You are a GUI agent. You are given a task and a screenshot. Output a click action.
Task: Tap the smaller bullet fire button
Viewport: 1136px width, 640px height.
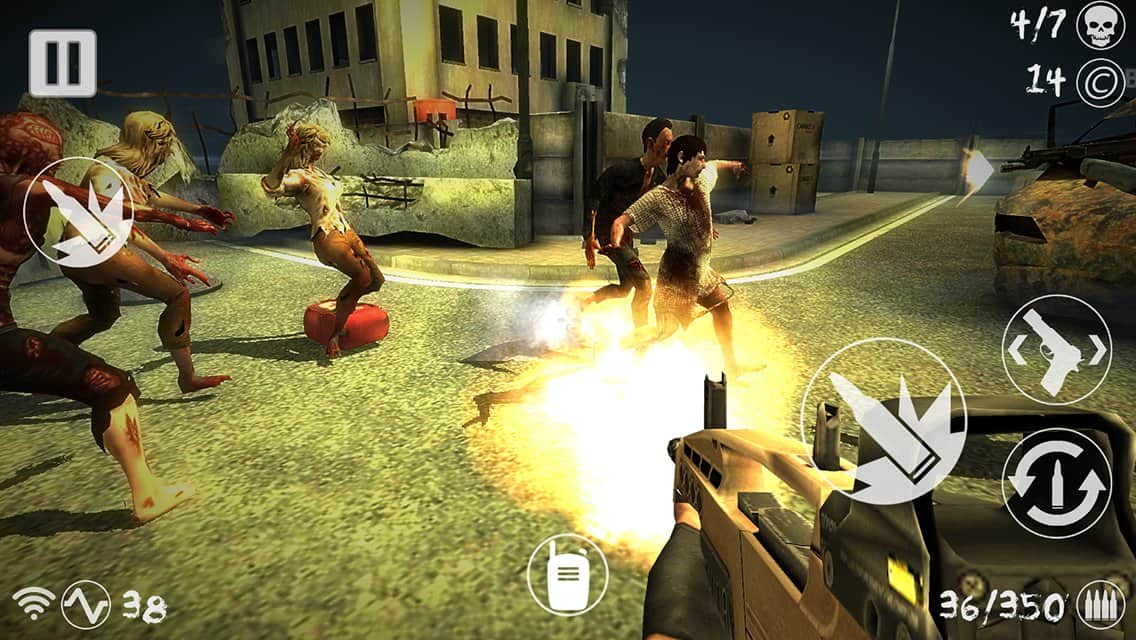(x=78, y=212)
